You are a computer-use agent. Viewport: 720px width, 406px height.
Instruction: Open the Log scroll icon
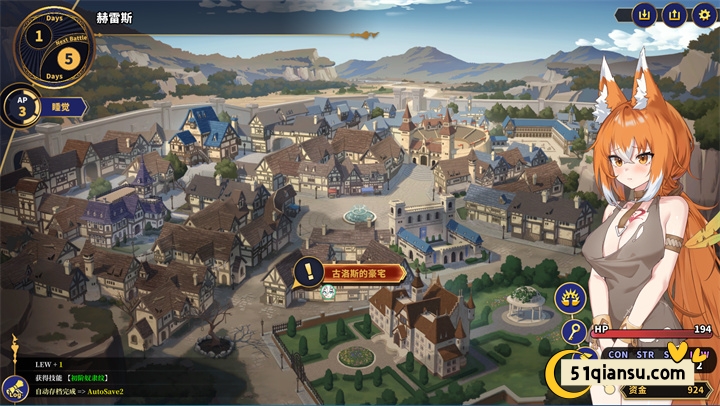pos(16,388)
